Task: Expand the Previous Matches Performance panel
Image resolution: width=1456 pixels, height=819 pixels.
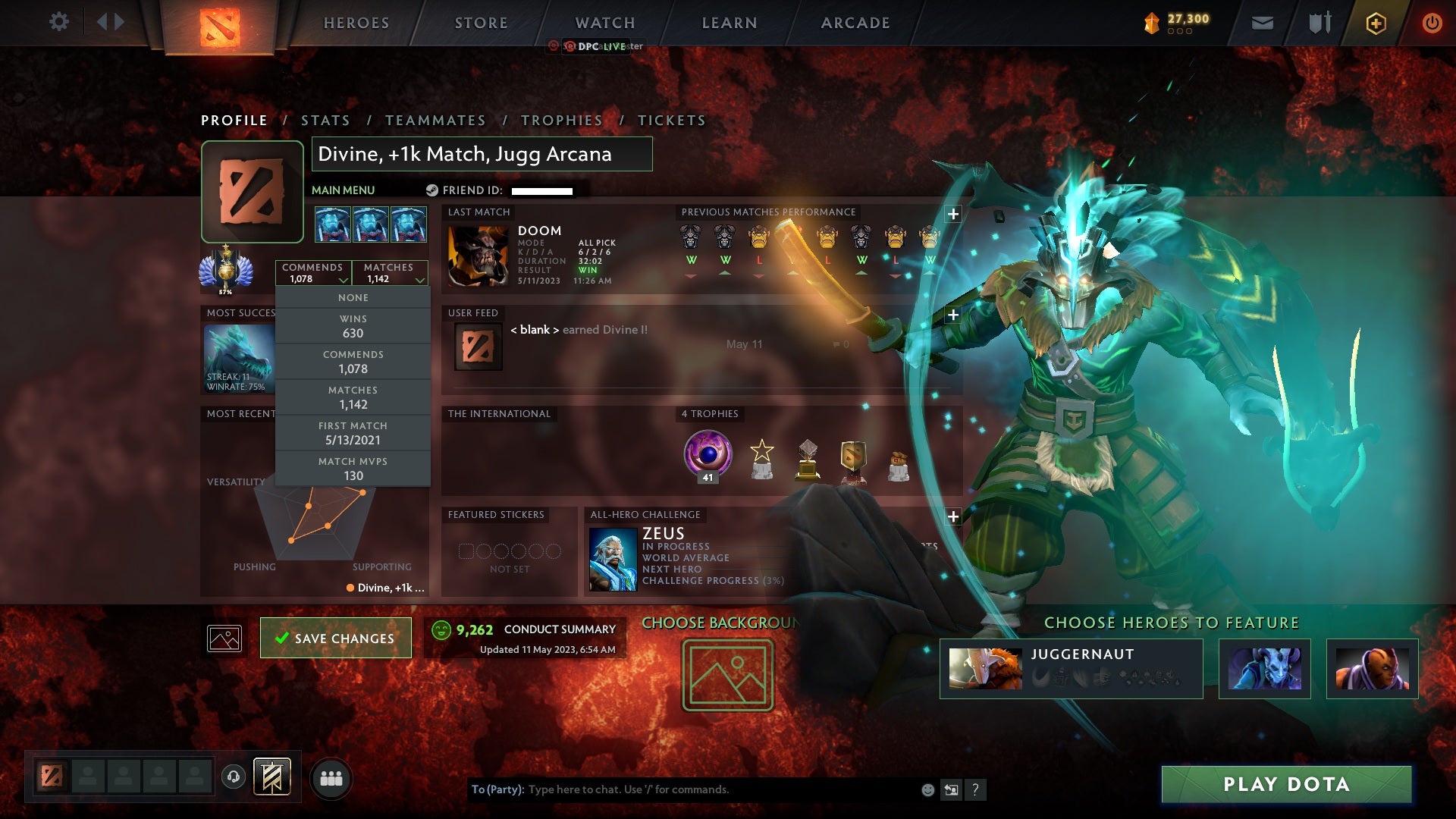Action: pos(952,214)
